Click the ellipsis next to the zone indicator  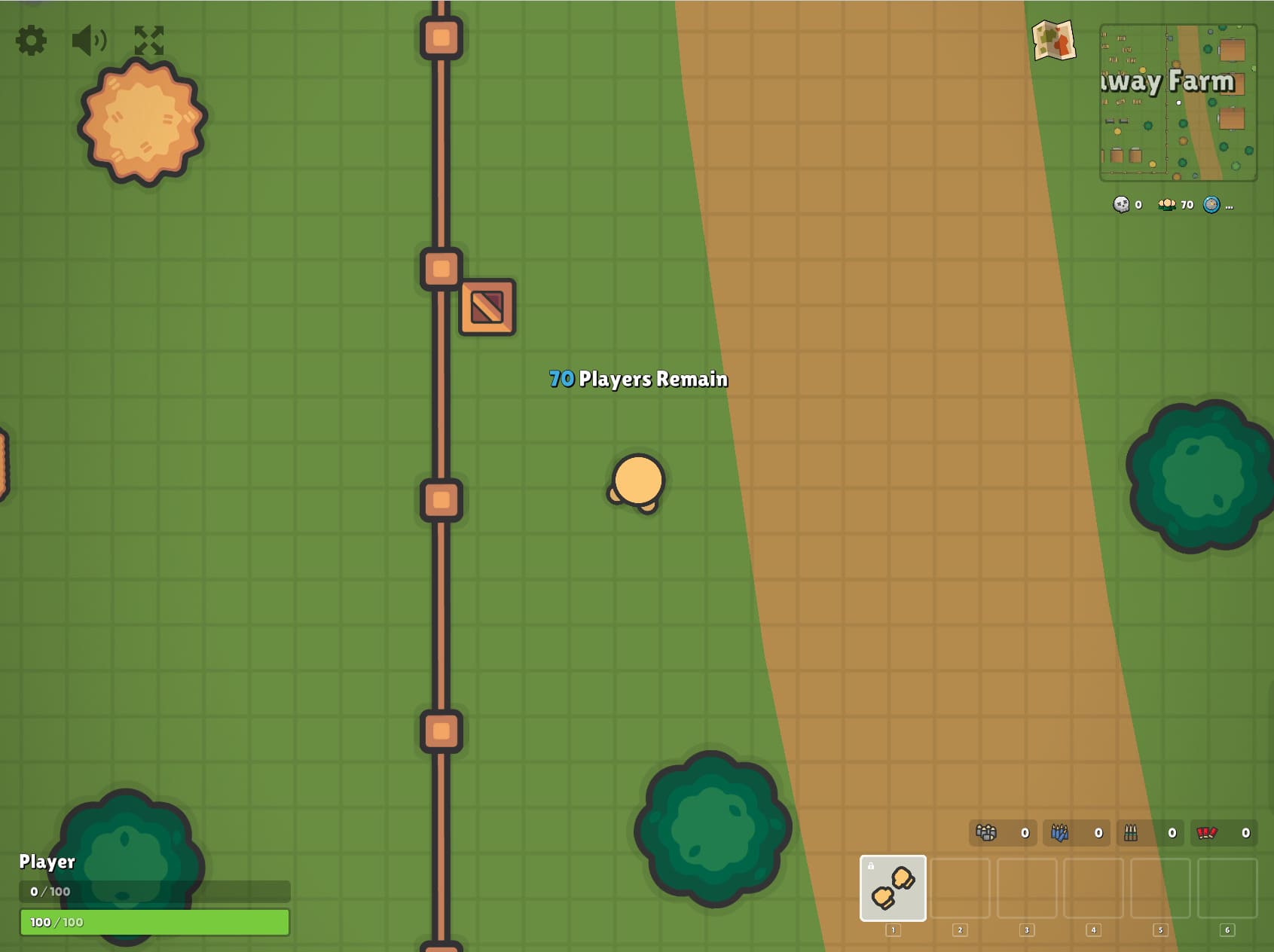pyautogui.click(x=1230, y=206)
